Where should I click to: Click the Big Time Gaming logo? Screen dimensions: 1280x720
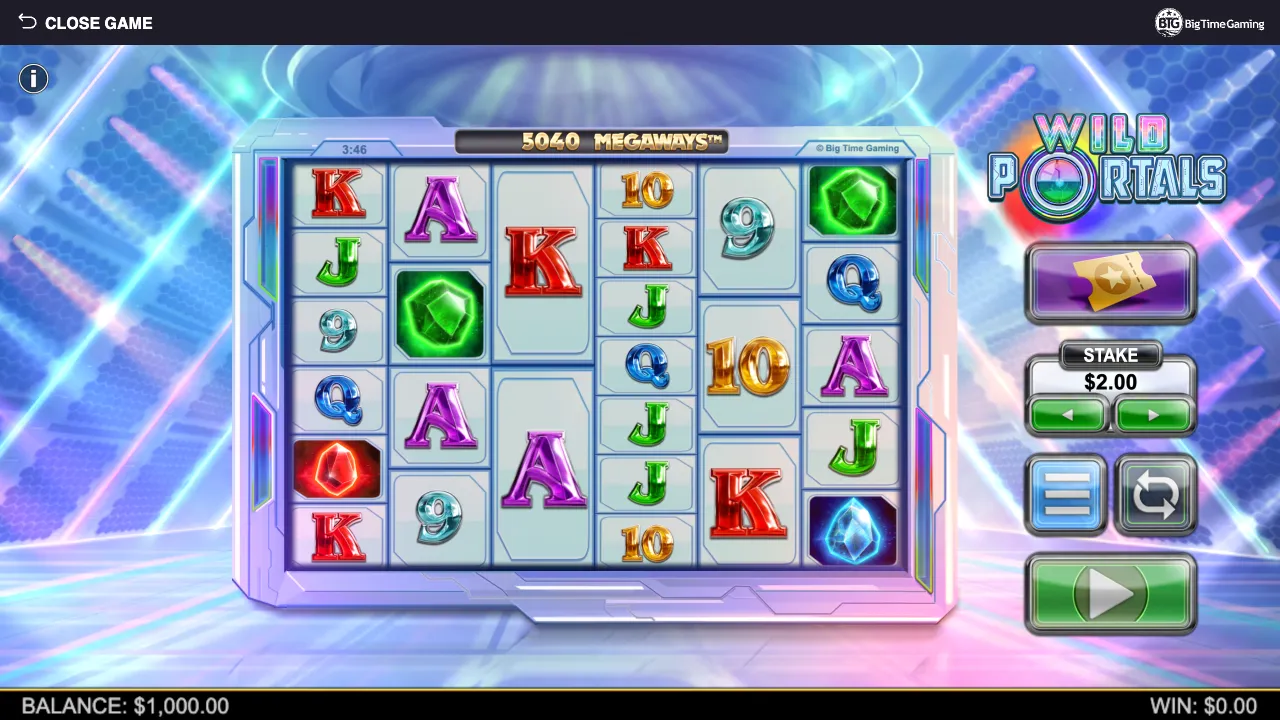tap(1210, 23)
